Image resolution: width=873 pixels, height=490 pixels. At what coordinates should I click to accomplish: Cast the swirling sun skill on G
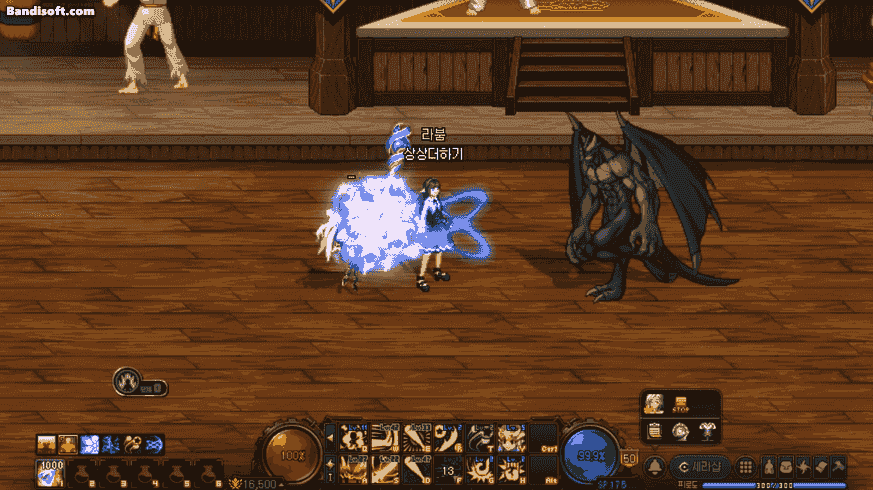tap(480, 468)
